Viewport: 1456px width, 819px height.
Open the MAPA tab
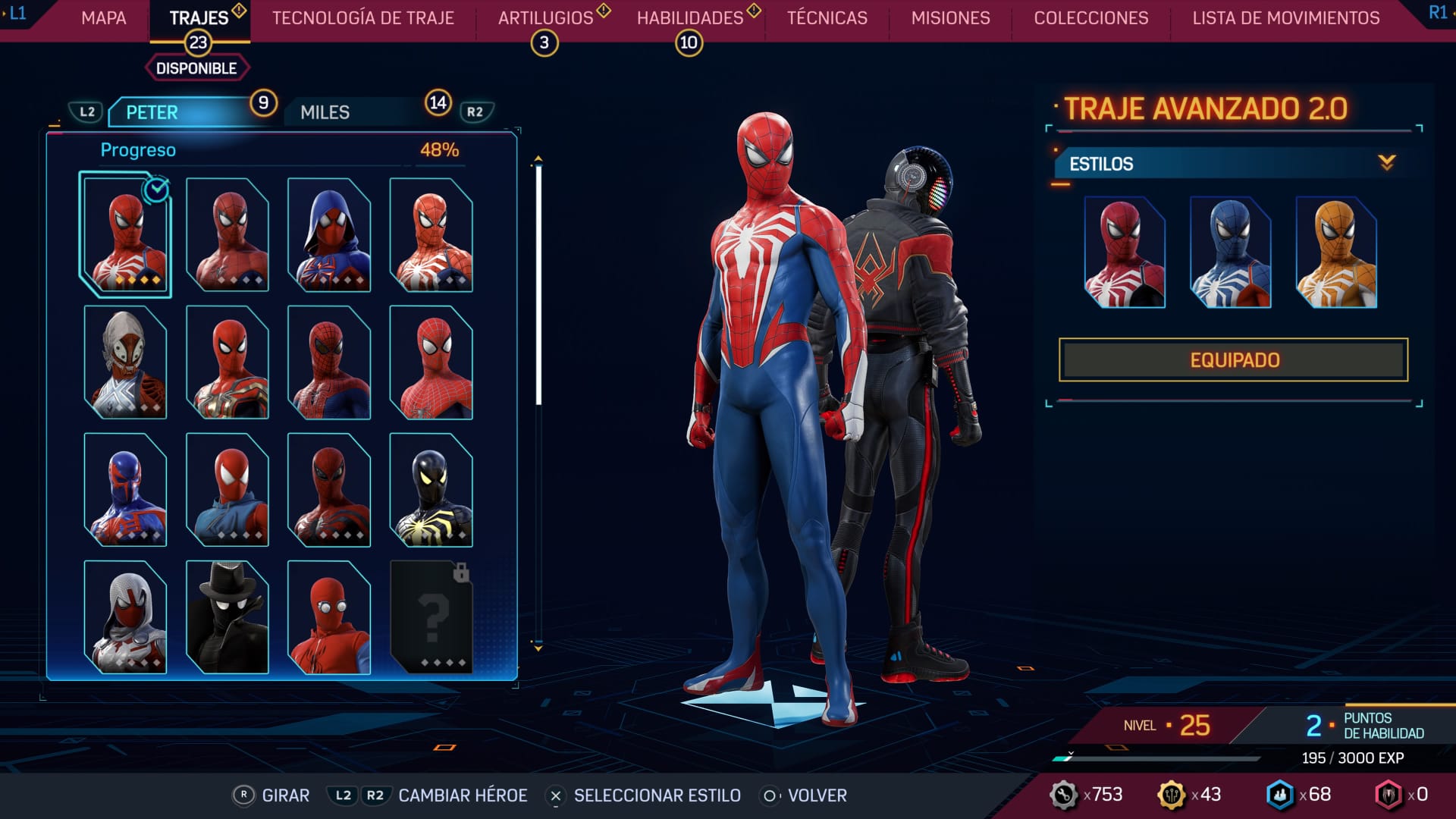click(x=104, y=18)
